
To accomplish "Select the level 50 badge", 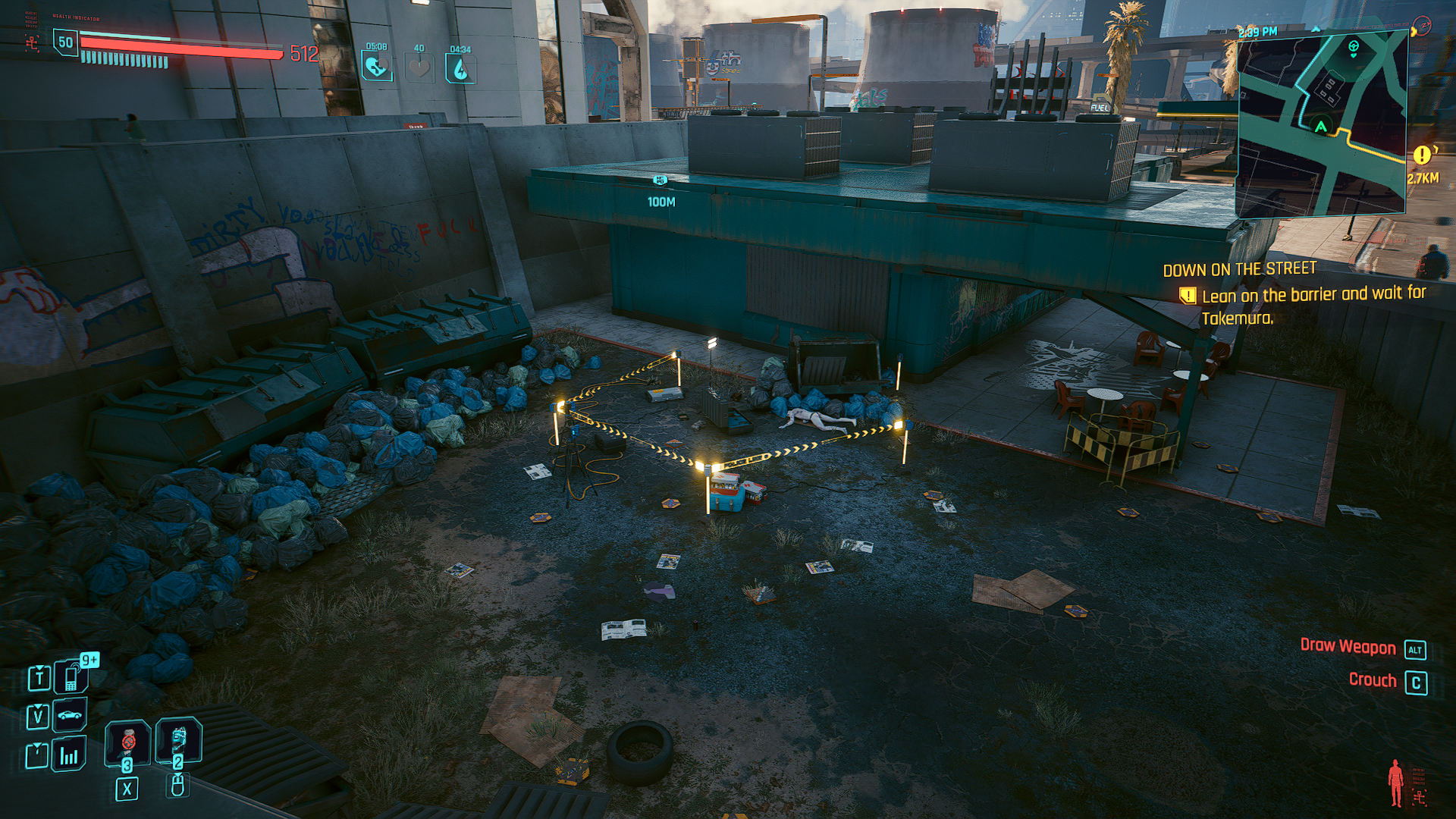I will [66, 42].
